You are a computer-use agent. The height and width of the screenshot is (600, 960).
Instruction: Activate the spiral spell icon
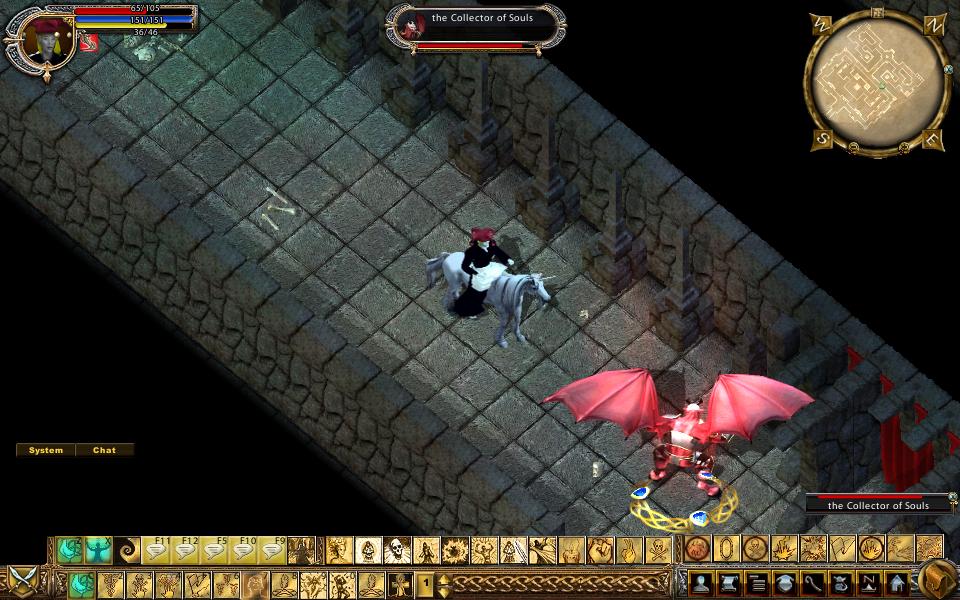128,550
